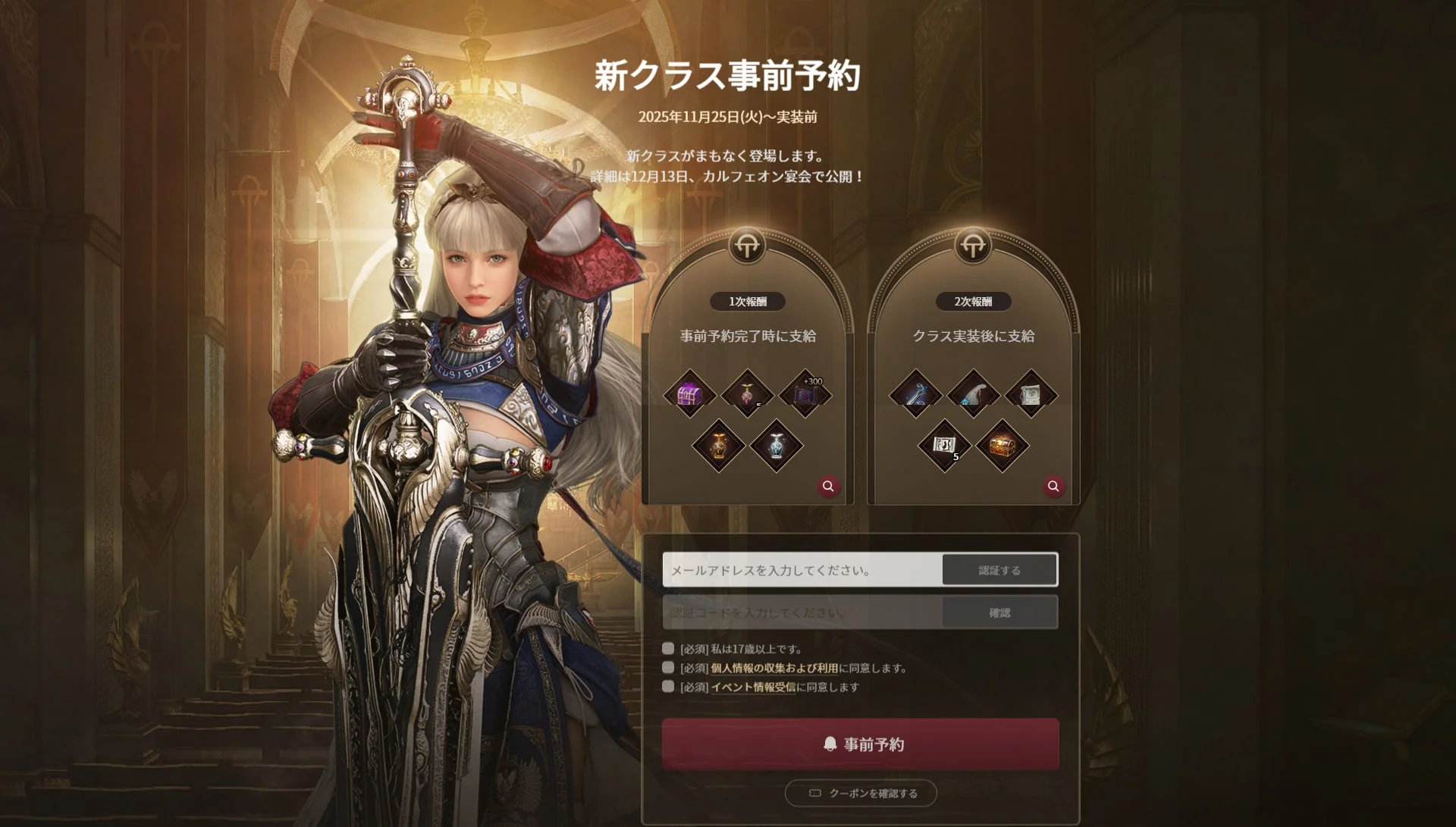
Task: Click the sword item icon in second rewards
Action: coord(915,393)
